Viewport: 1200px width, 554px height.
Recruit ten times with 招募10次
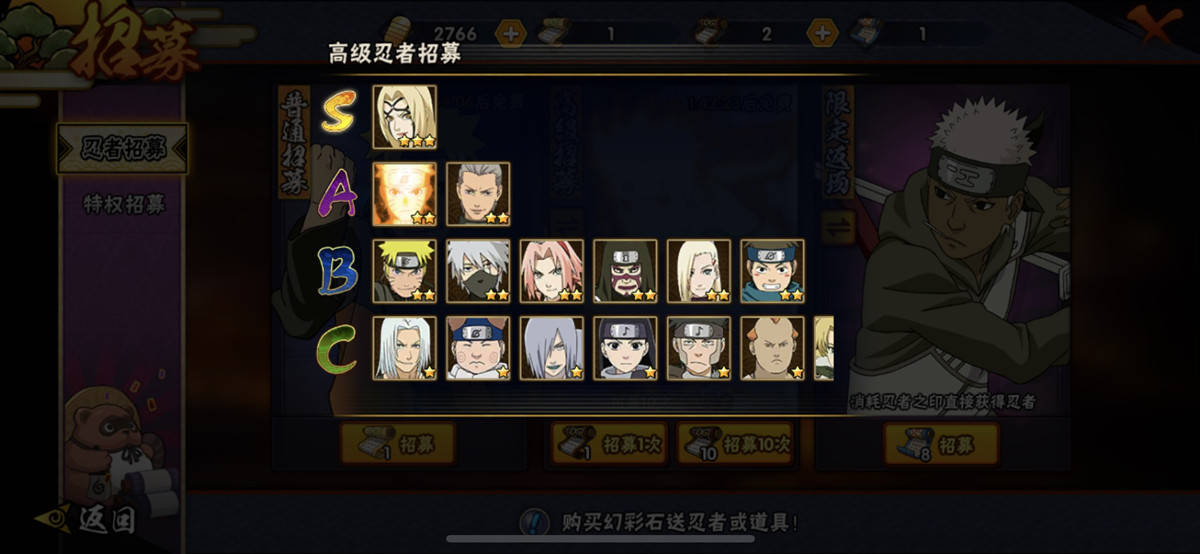pos(735,443)
